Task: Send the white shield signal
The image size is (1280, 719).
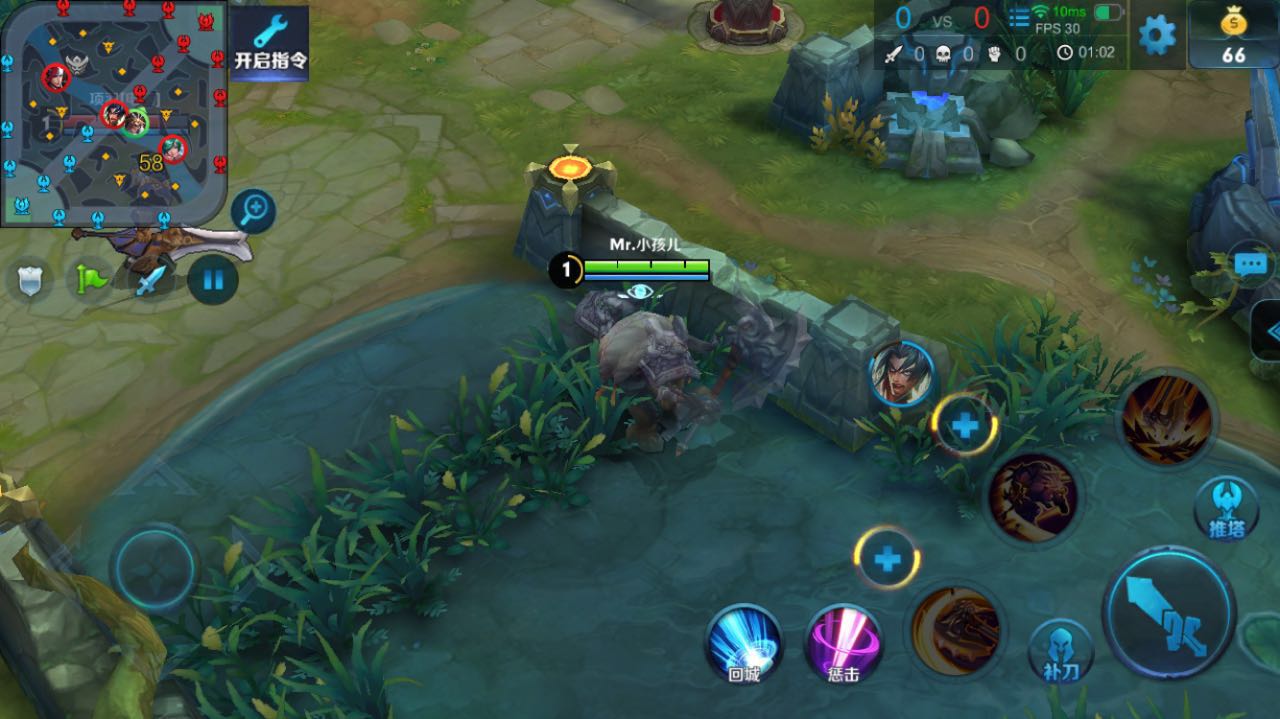Action: [30, 280]
